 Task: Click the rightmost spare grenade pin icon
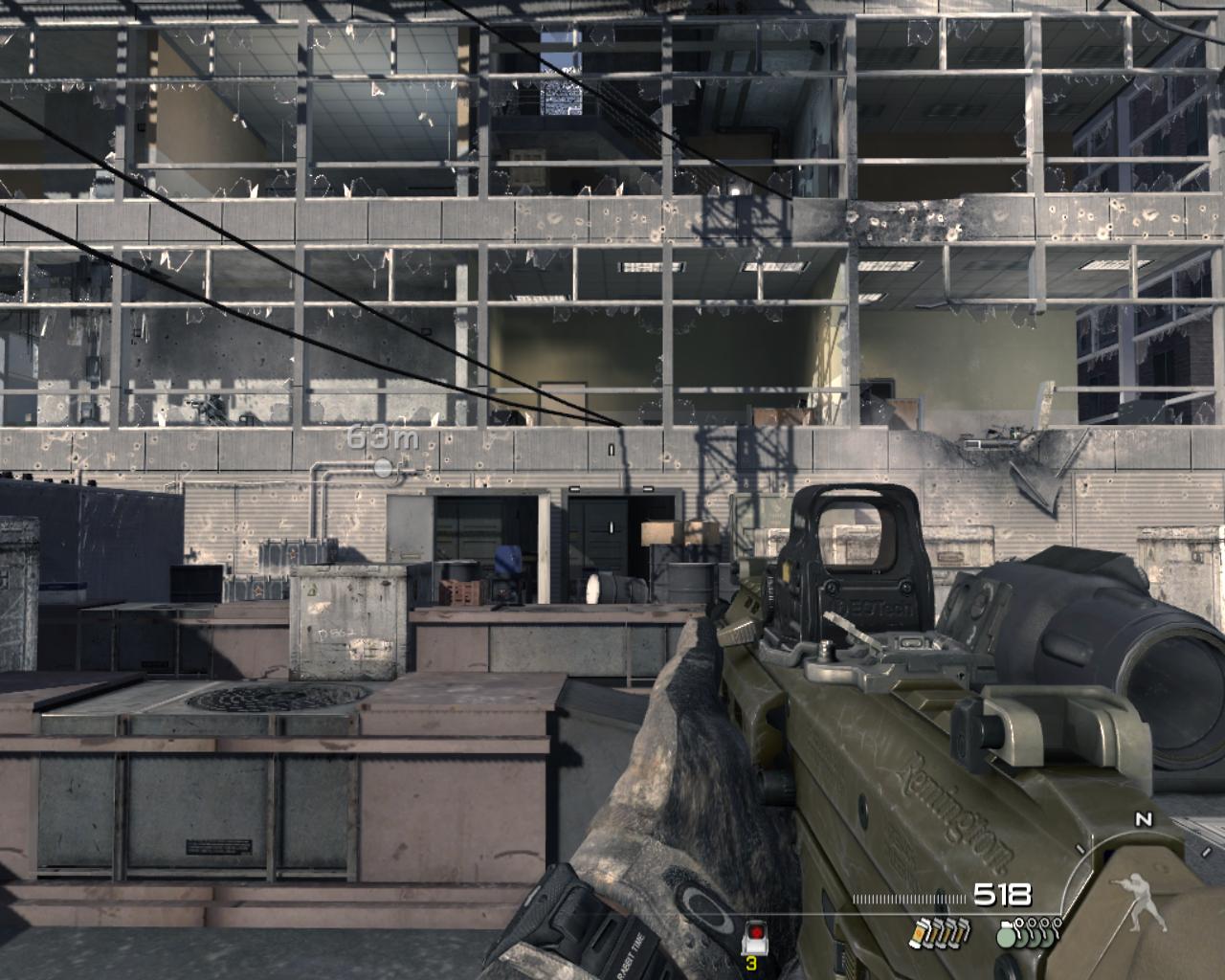(1058, 923)
